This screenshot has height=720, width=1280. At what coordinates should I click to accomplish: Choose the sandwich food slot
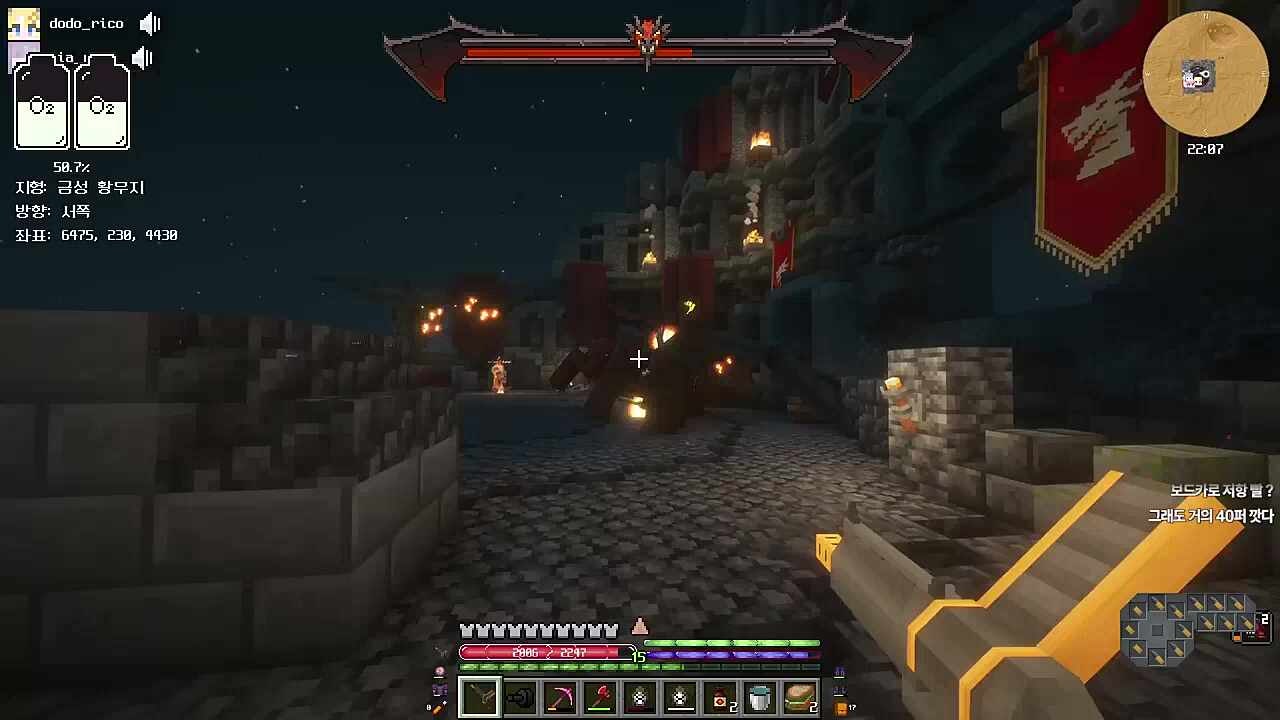[800, 697]
